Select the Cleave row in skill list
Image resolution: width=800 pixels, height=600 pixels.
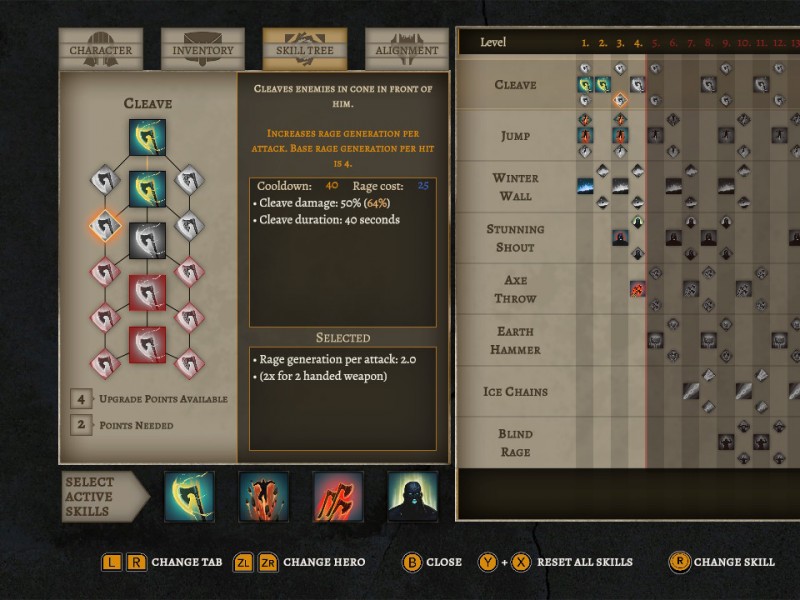[x=515, y=85]
